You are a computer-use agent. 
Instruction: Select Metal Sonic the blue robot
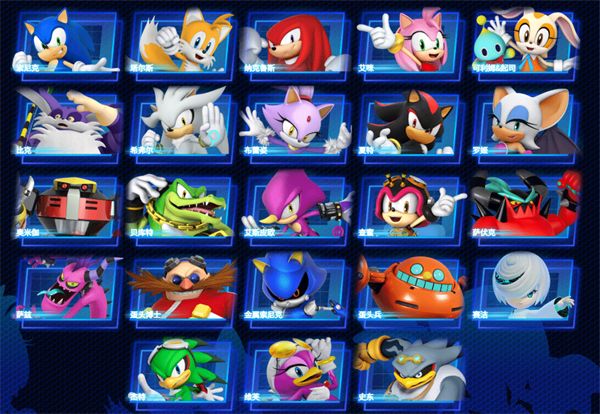(x=298, y=290)
